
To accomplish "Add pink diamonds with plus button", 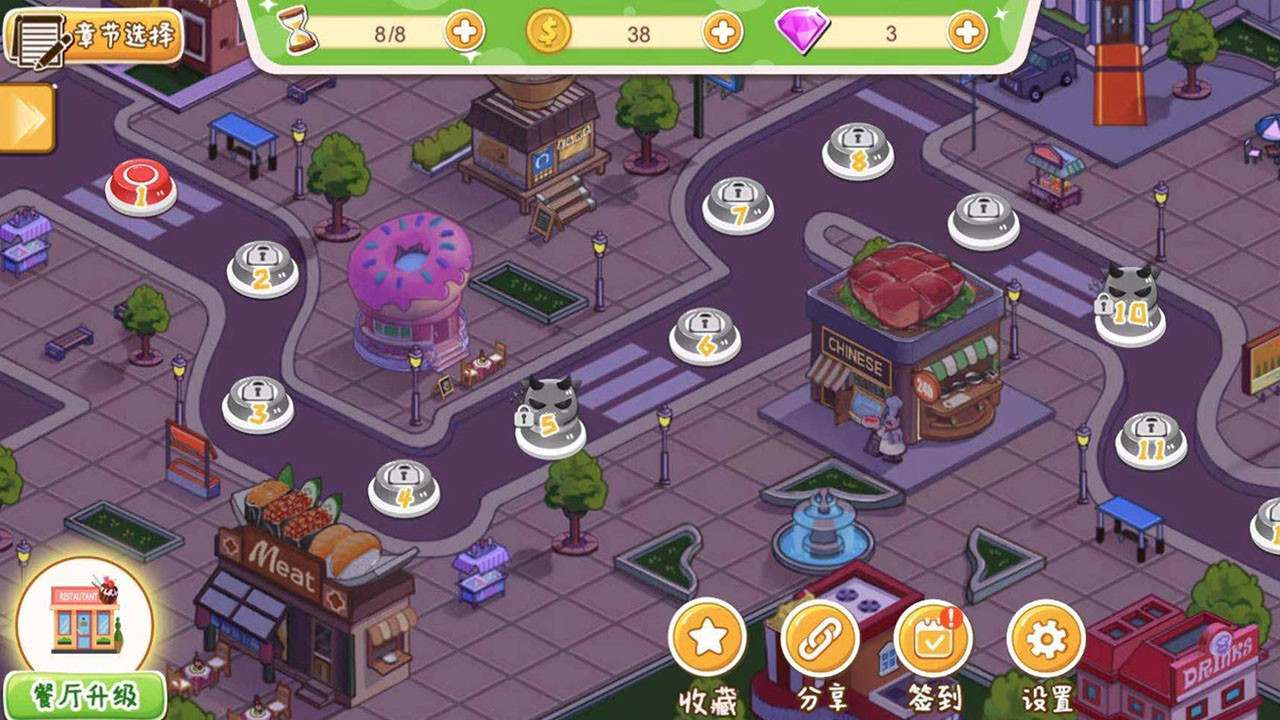I will tap(966, 33).
